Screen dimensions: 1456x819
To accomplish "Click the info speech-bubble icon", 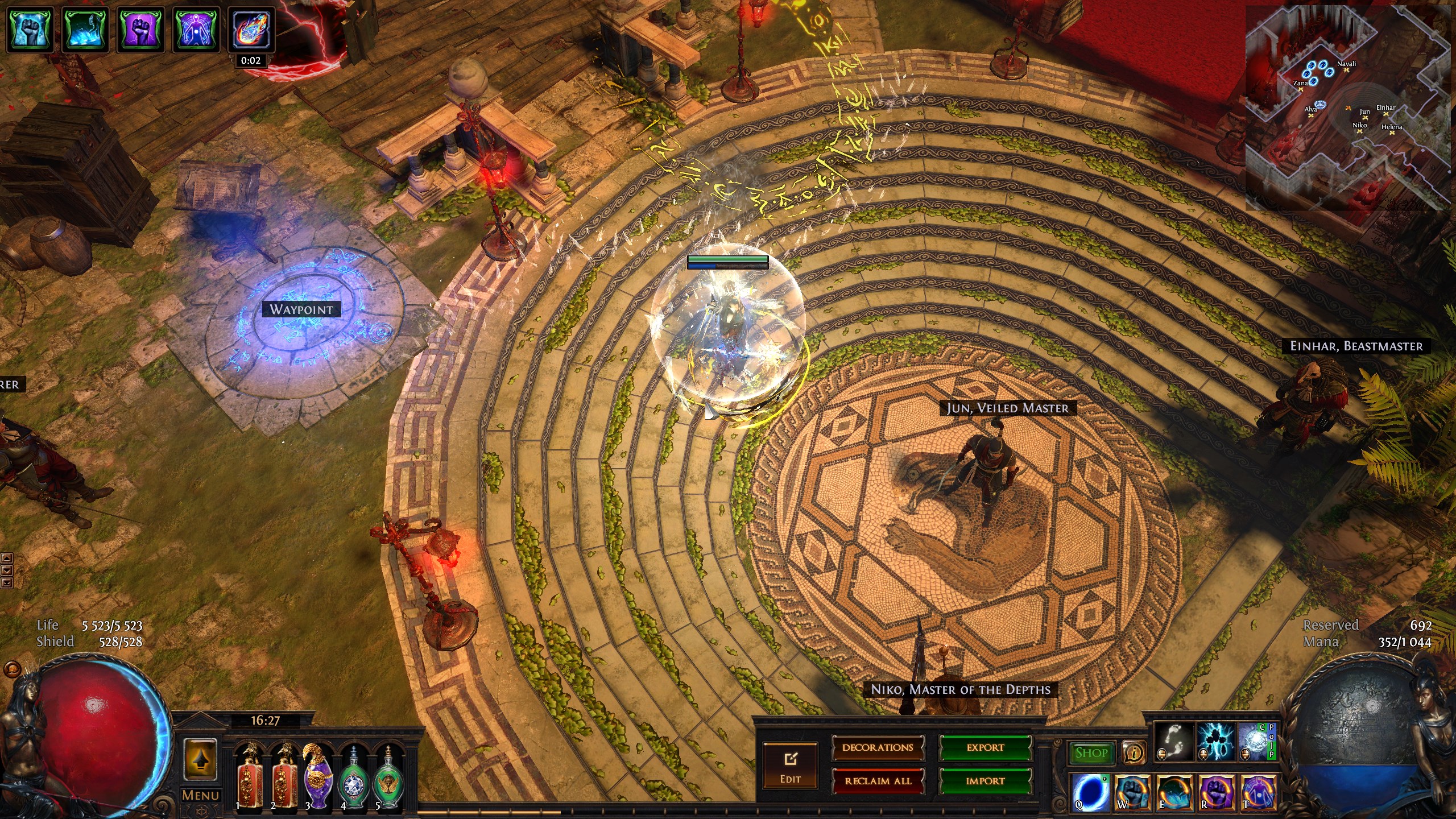I will click(1134, 753).
